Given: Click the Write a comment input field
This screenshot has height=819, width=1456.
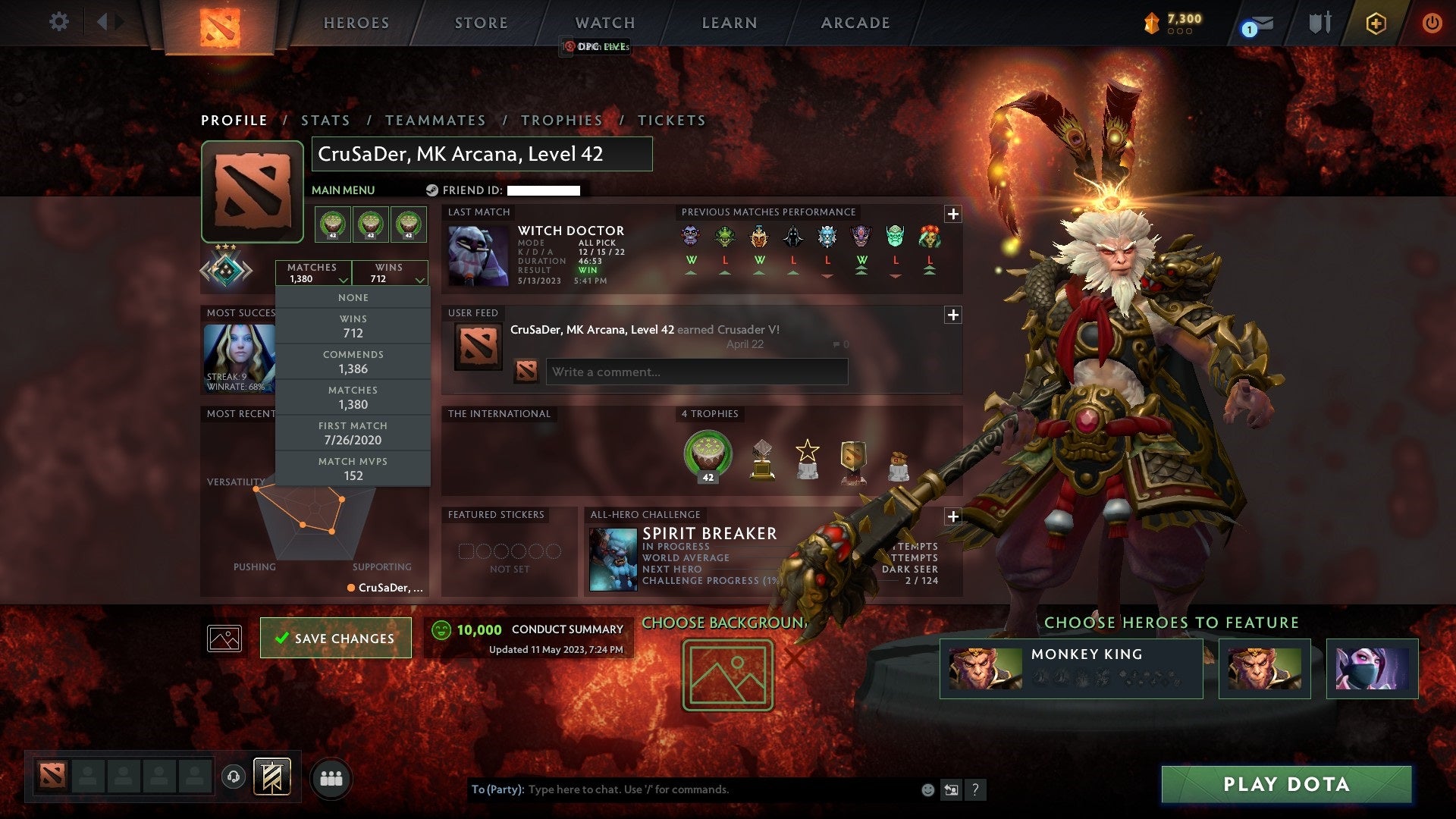Looking at the screenshot, I should tap(695, 372).
